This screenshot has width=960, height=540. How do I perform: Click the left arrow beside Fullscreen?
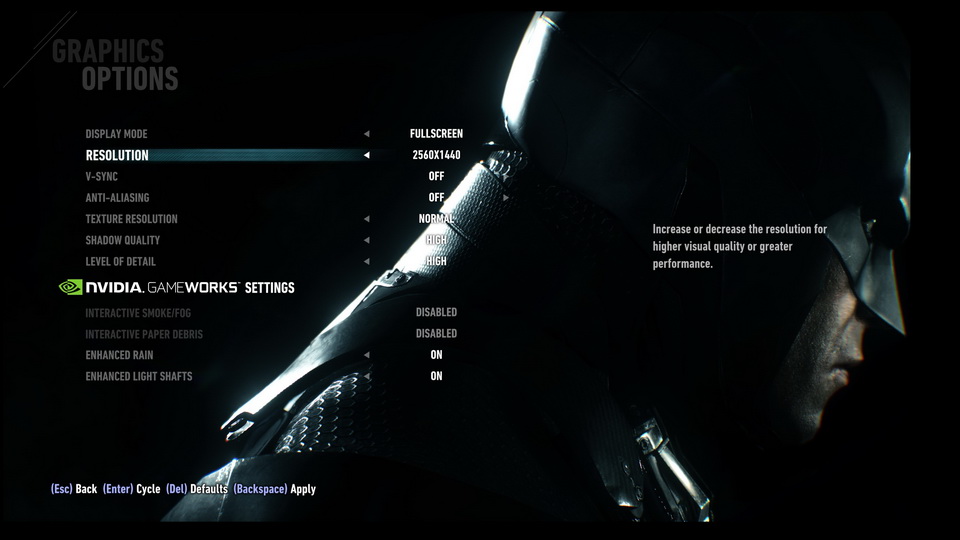[366, 134]
